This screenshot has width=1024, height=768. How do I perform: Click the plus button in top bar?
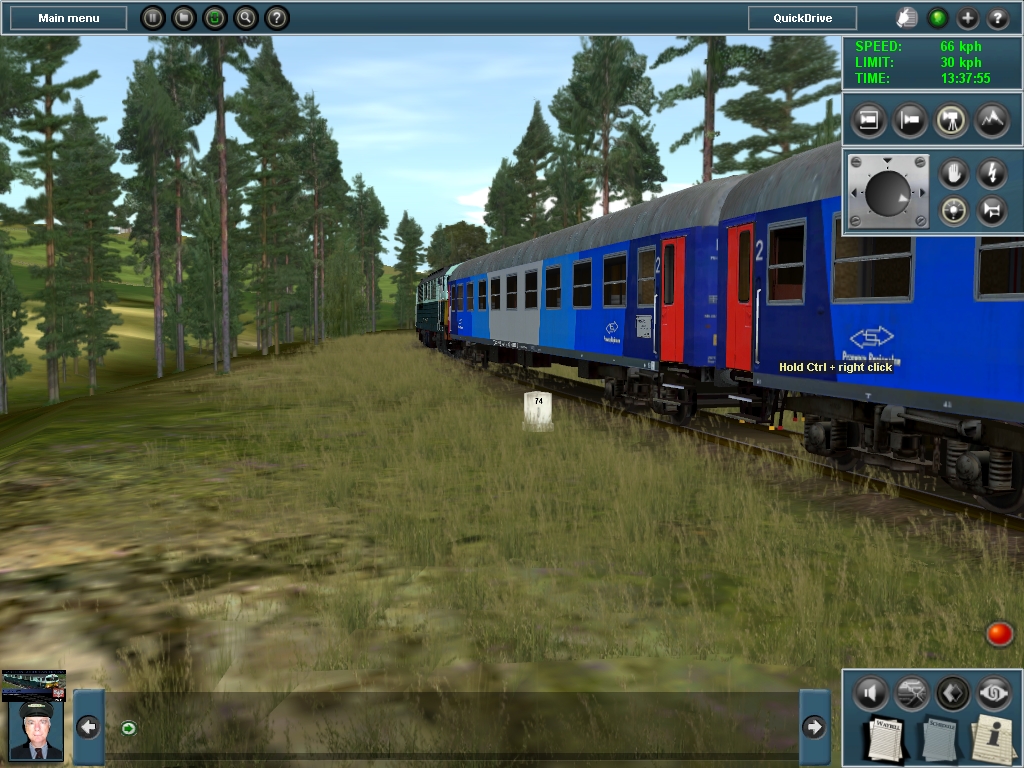[968, 18]
